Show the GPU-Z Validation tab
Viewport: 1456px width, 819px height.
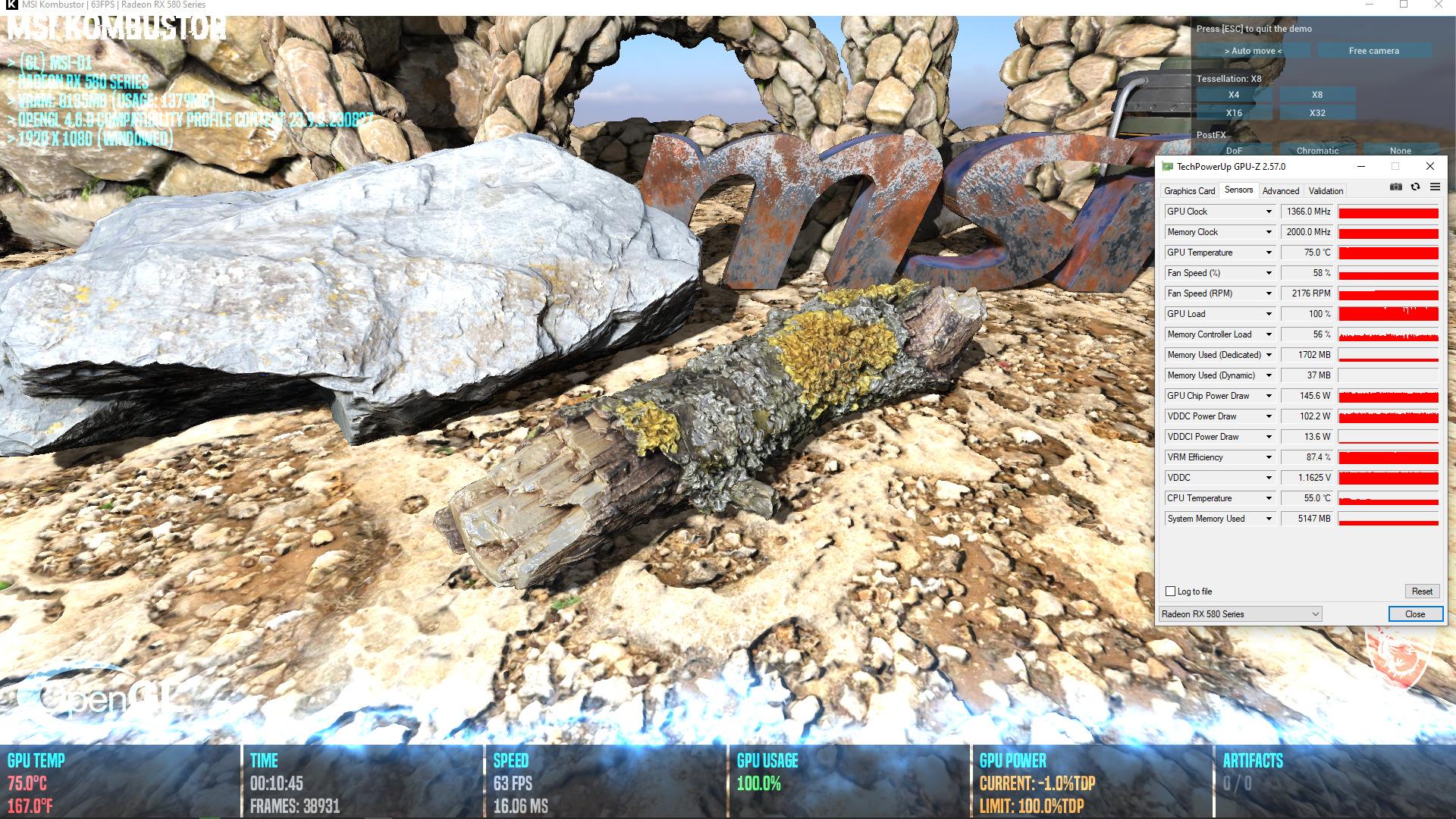pyautogui.click(x=1326, y=191)
